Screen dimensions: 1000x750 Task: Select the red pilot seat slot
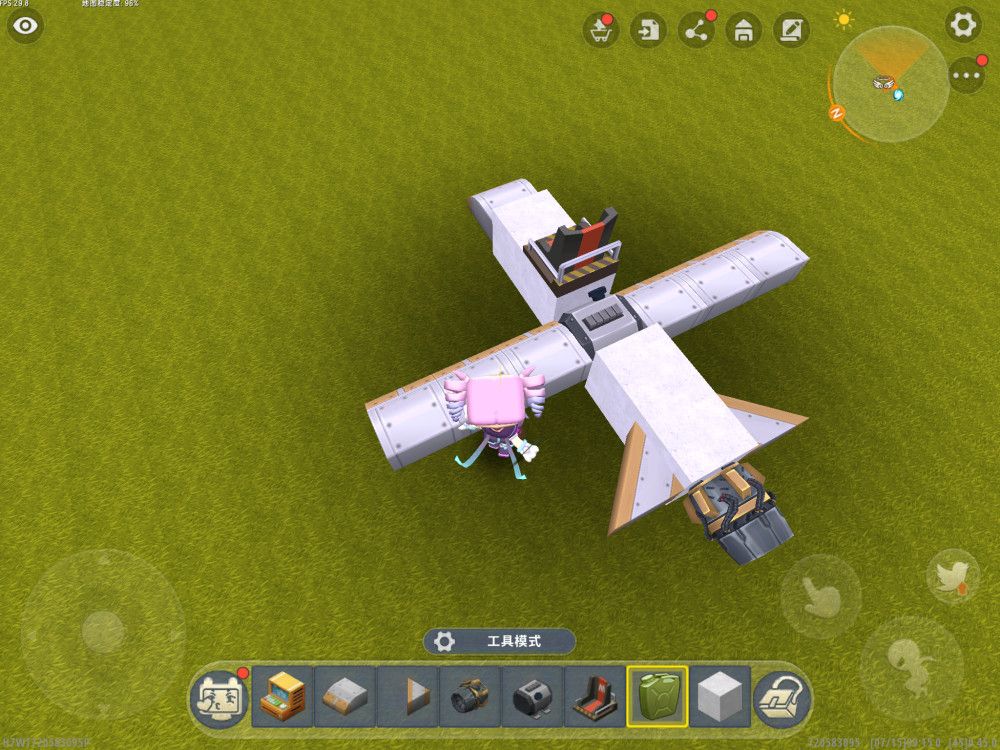(595, 696)
